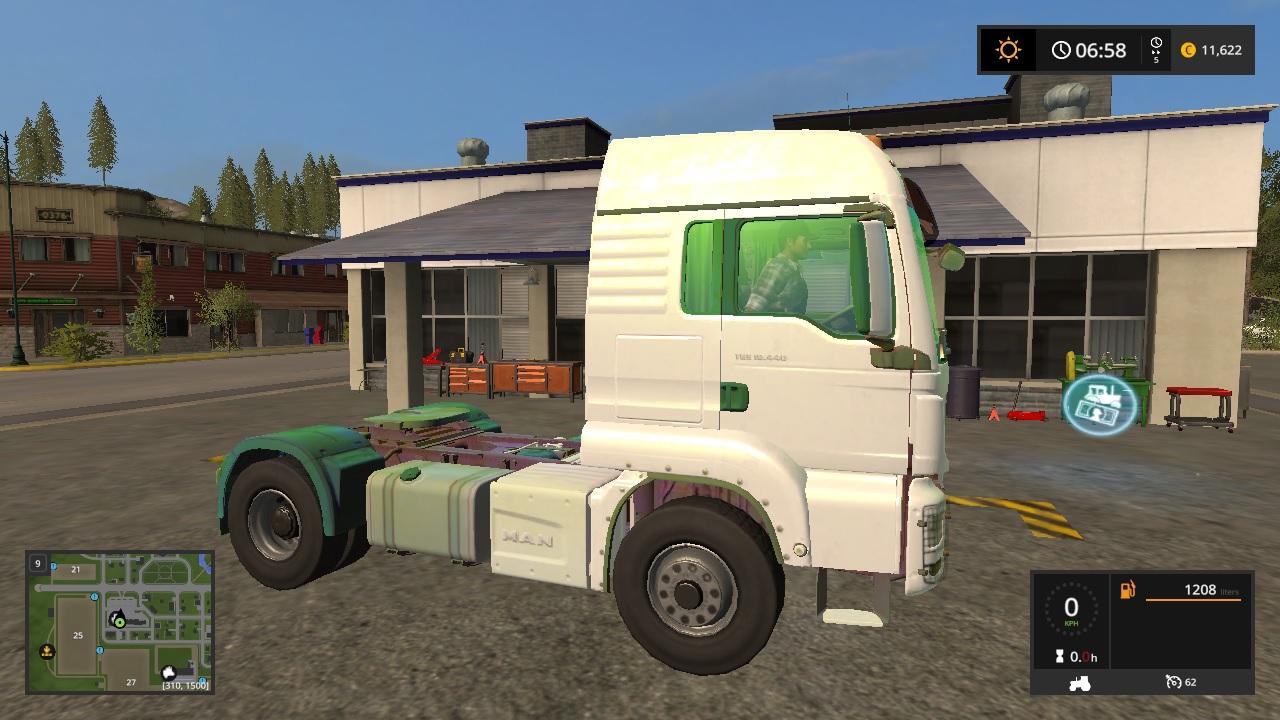Click the gold coin money icon

pos(1188,50)
